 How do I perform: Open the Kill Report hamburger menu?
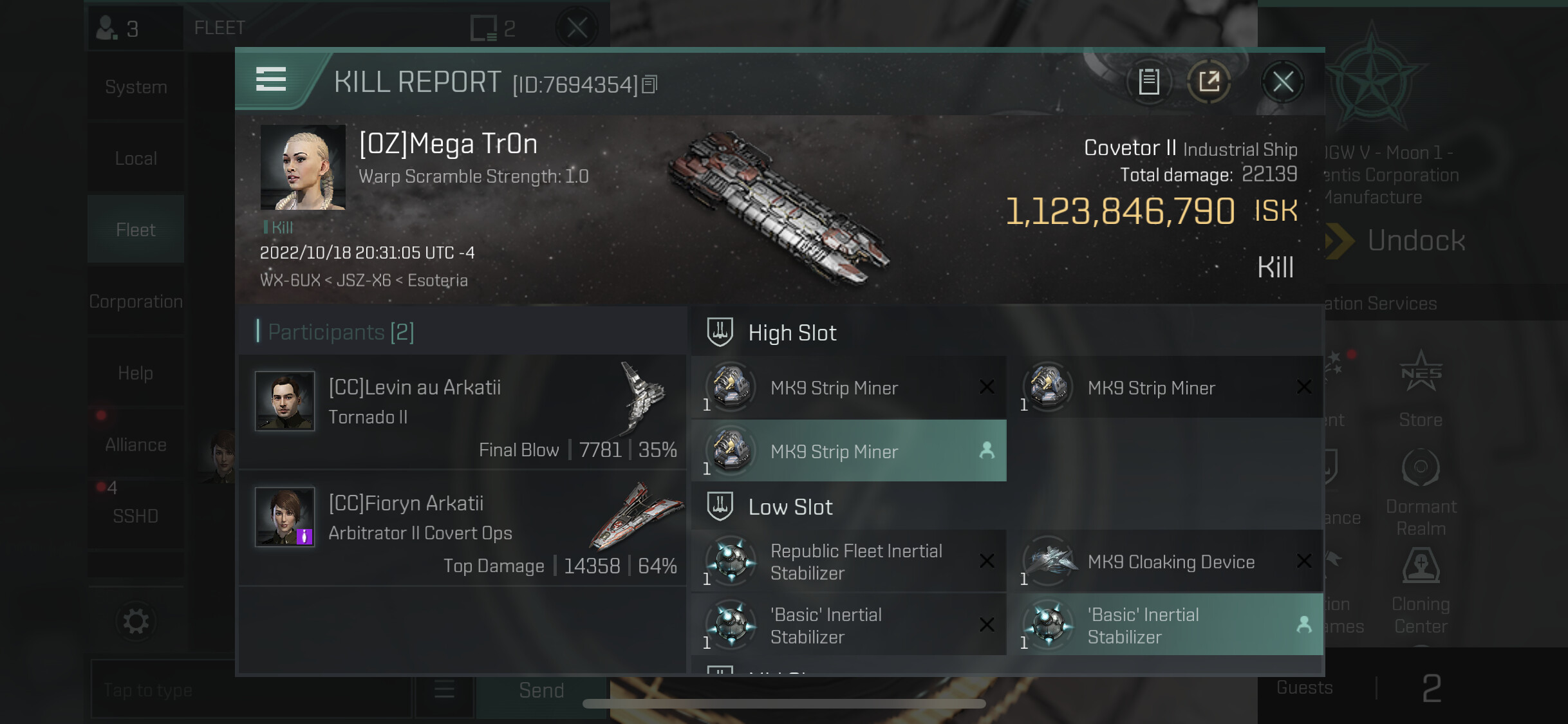pos(271,79)
